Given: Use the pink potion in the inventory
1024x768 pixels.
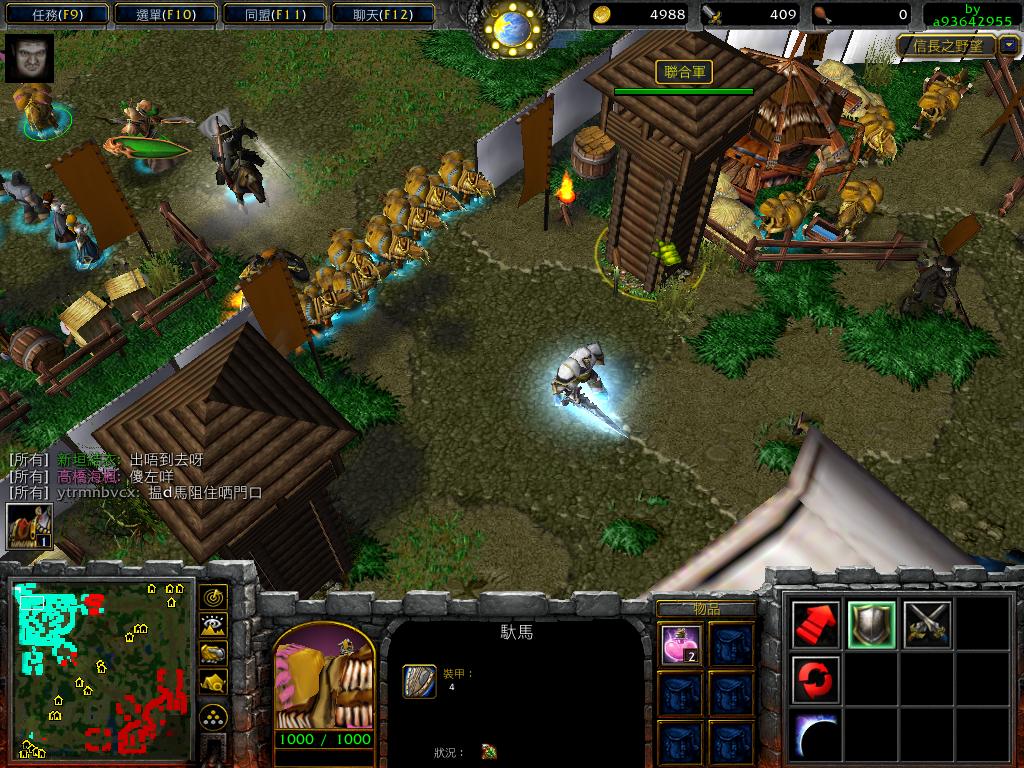Looking at the screenshot, I should click(679, 645).
